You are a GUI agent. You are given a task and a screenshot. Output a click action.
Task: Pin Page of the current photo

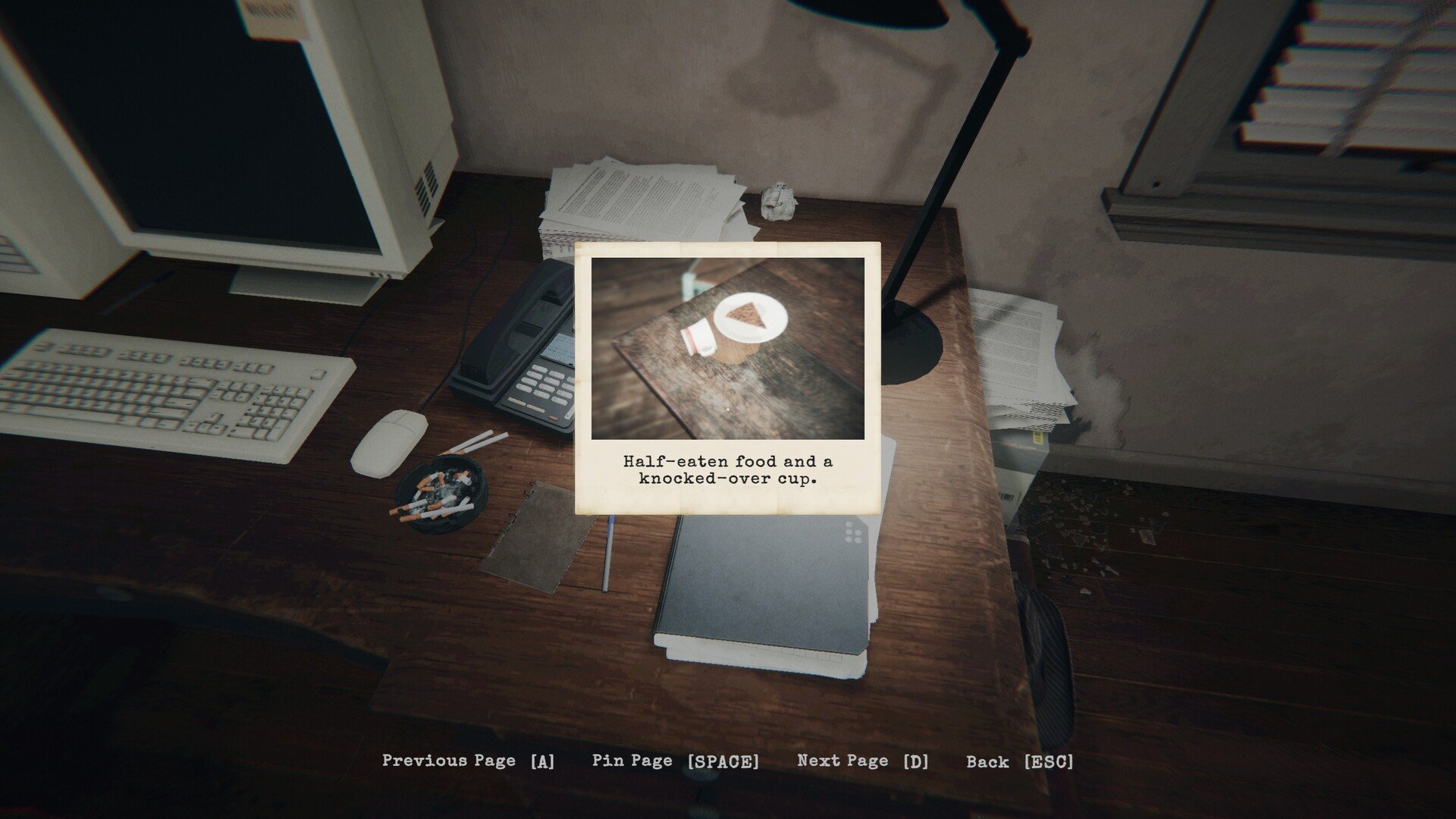[675, 761]
